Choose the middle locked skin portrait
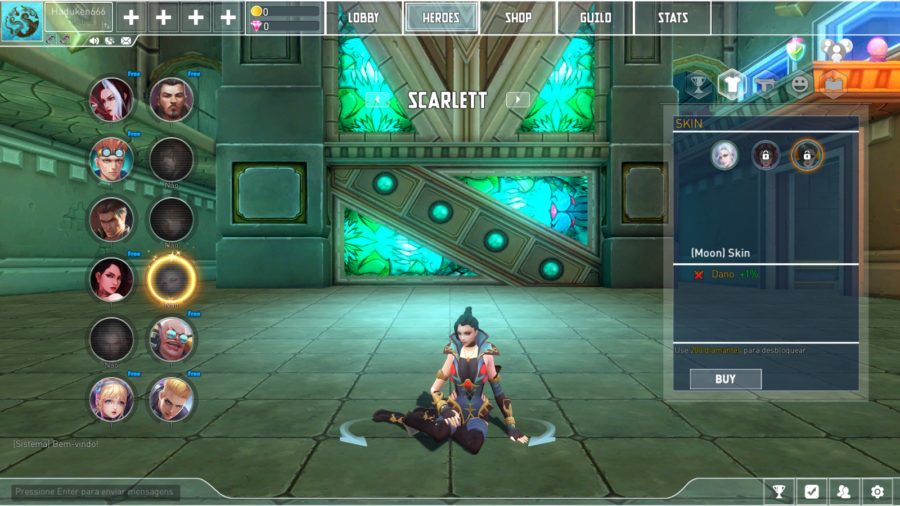Image resolution: width=900 pixels, height=506 pixels. [x=765, y=155]
